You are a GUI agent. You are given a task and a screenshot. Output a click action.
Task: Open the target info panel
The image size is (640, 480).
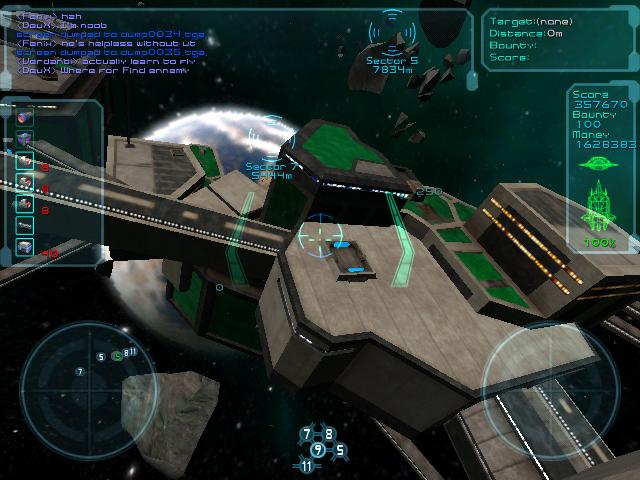(x=558, y=40)
